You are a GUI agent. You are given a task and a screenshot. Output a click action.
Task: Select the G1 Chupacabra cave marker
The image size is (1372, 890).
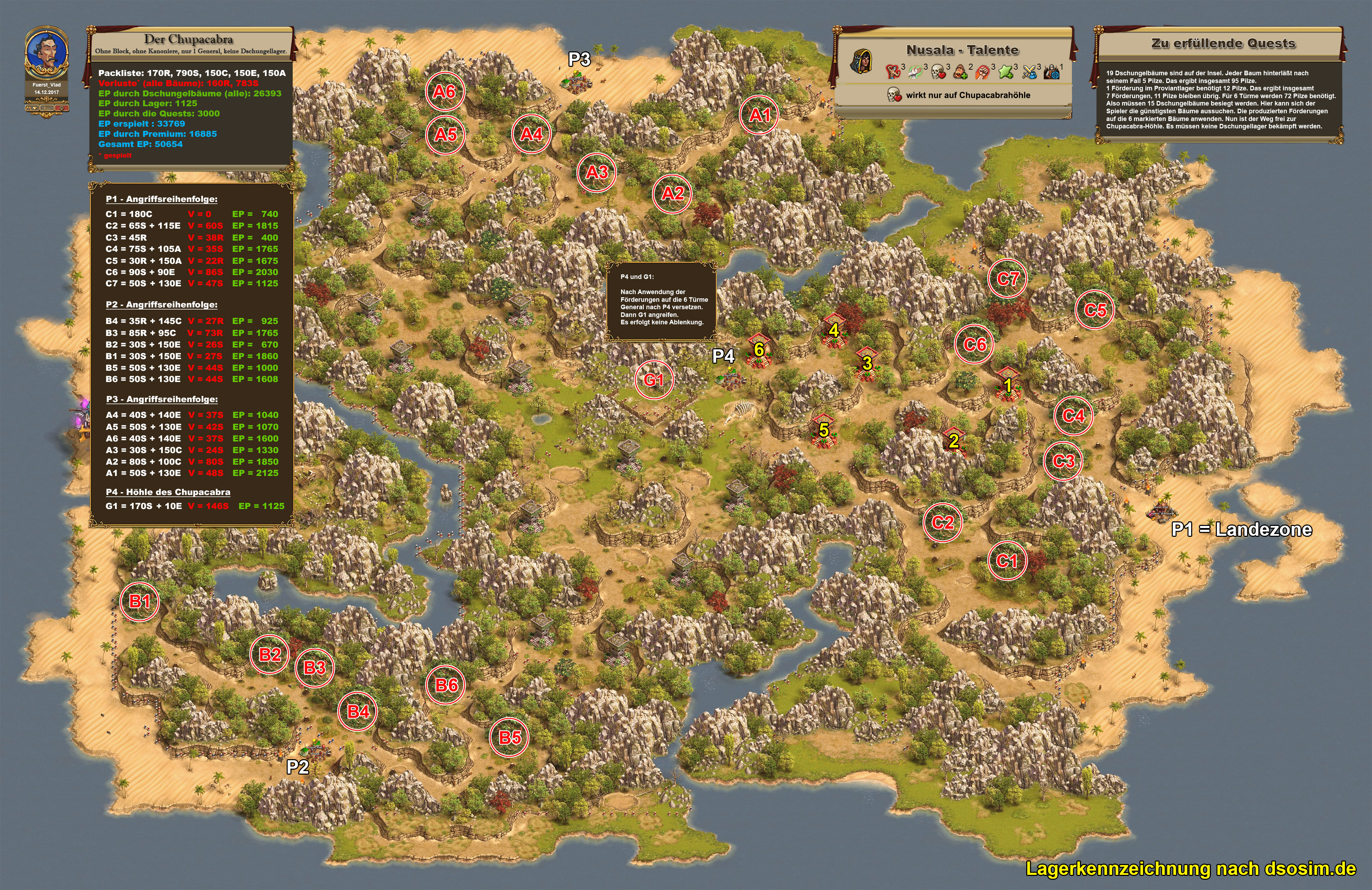654,380
